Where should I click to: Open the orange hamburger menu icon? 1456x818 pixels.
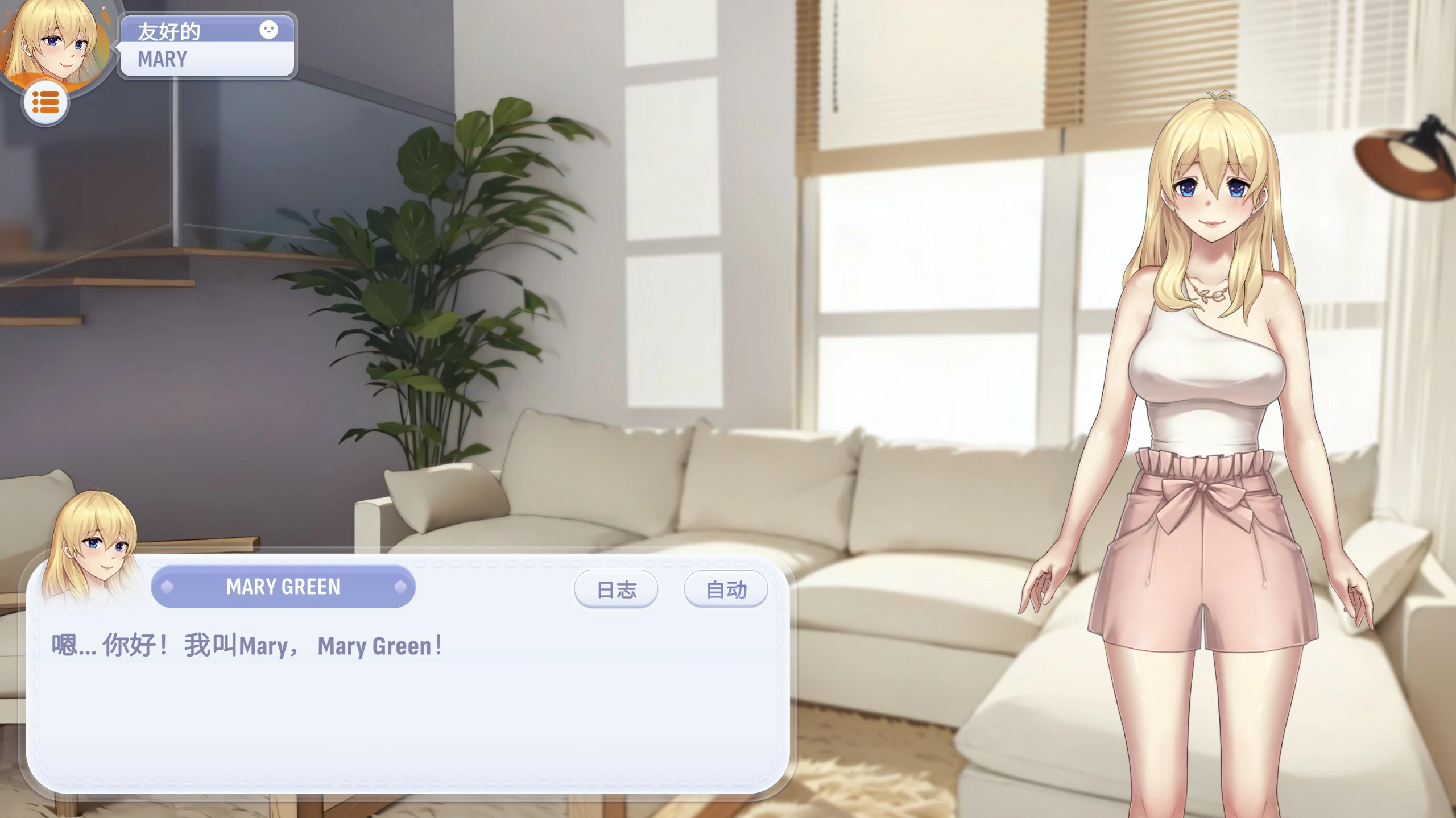[46, 103]
